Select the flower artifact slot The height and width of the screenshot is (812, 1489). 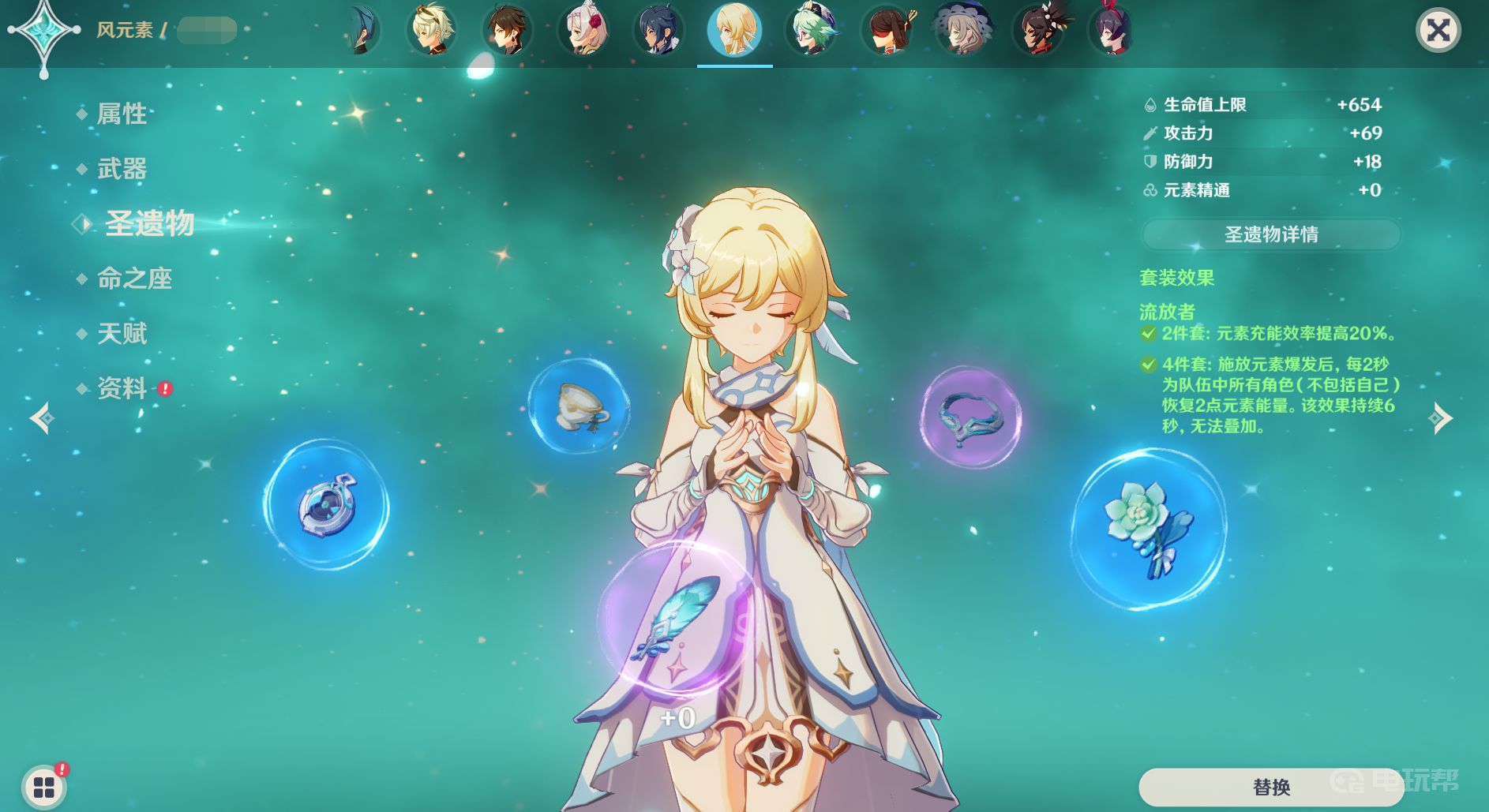1149,528
